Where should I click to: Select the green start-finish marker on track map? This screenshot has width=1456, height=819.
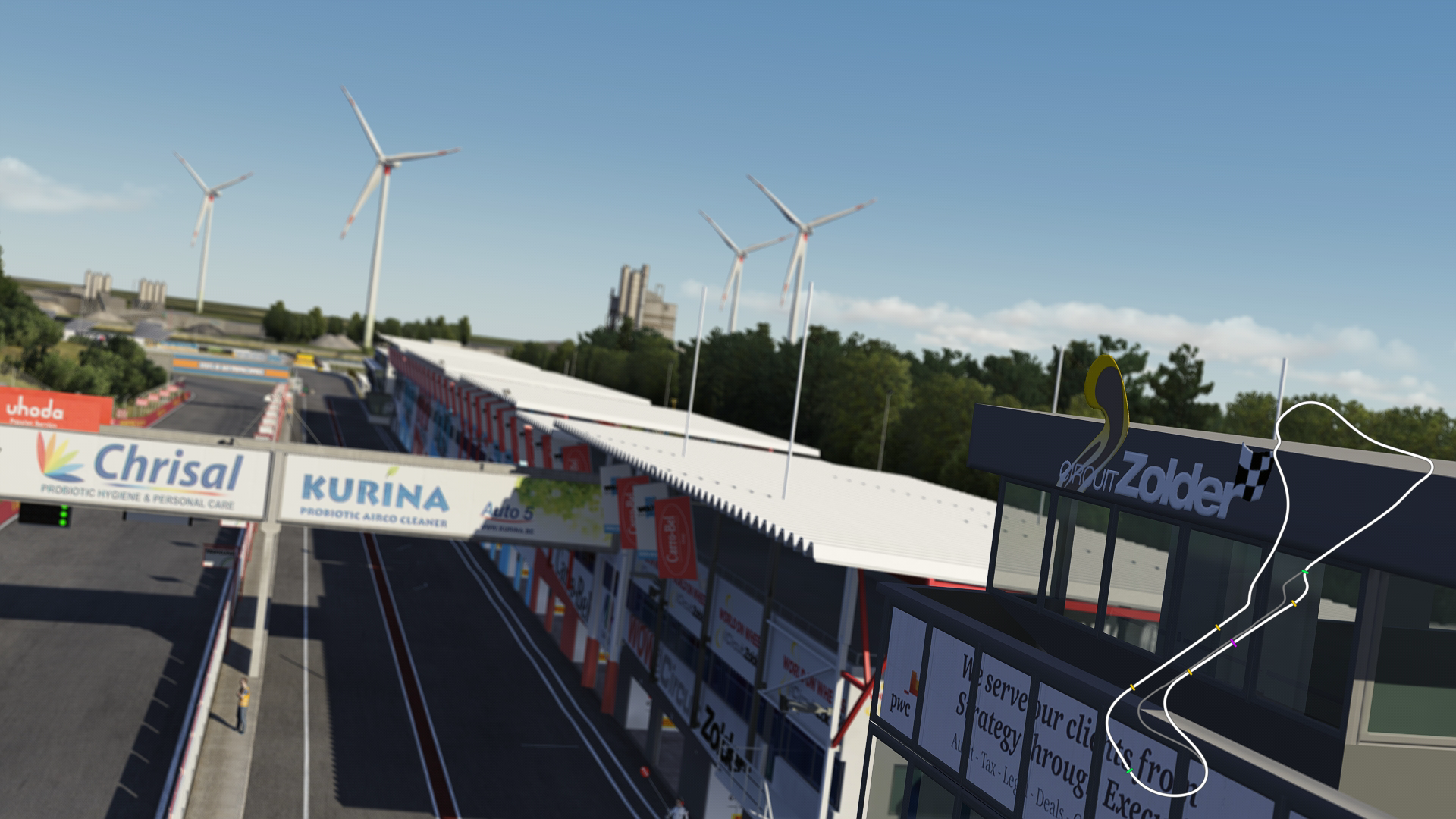tap(1304, 571)
